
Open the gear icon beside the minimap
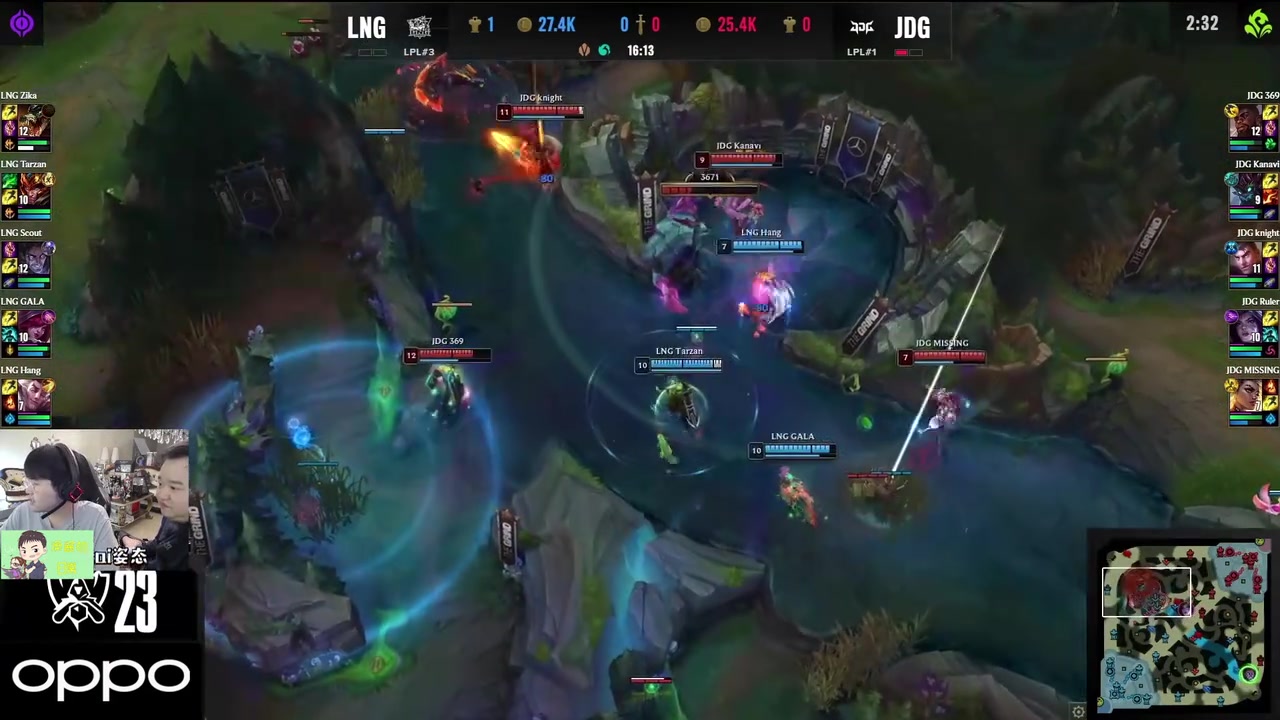click(1078, 711)
